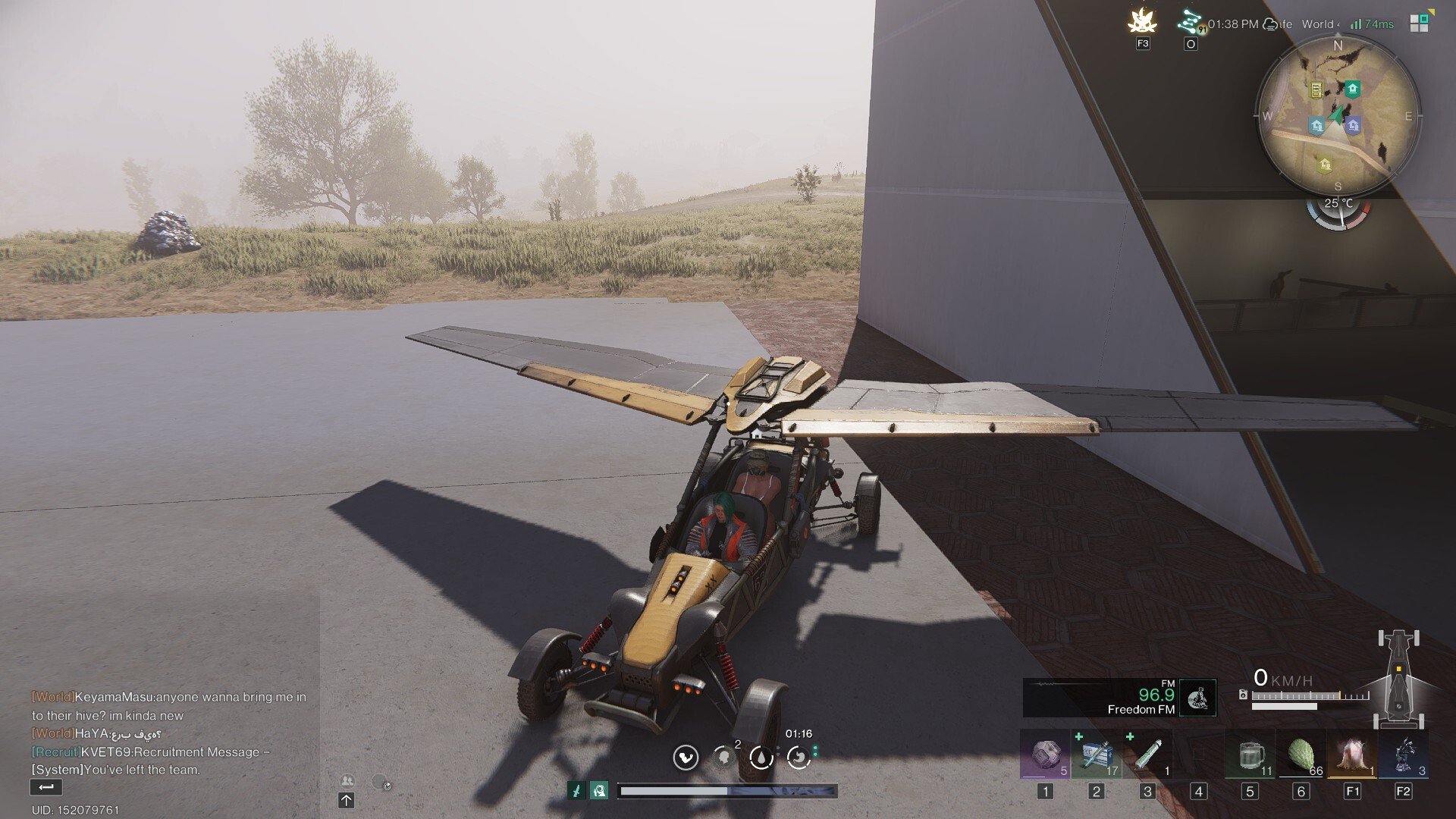Image resolution: width=1456 pixels, height=819 pixels.
Task: Select the dark creature figure slot
Action: [x=1404, y=756]
